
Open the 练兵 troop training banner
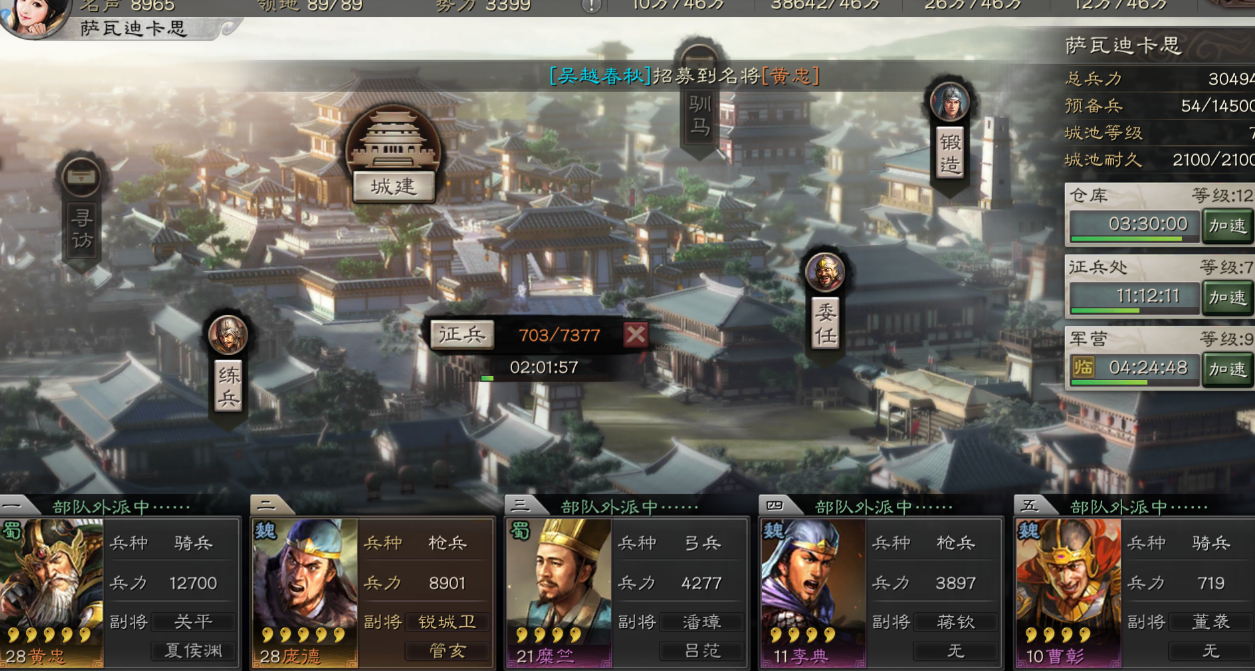(x=228, y=385)
